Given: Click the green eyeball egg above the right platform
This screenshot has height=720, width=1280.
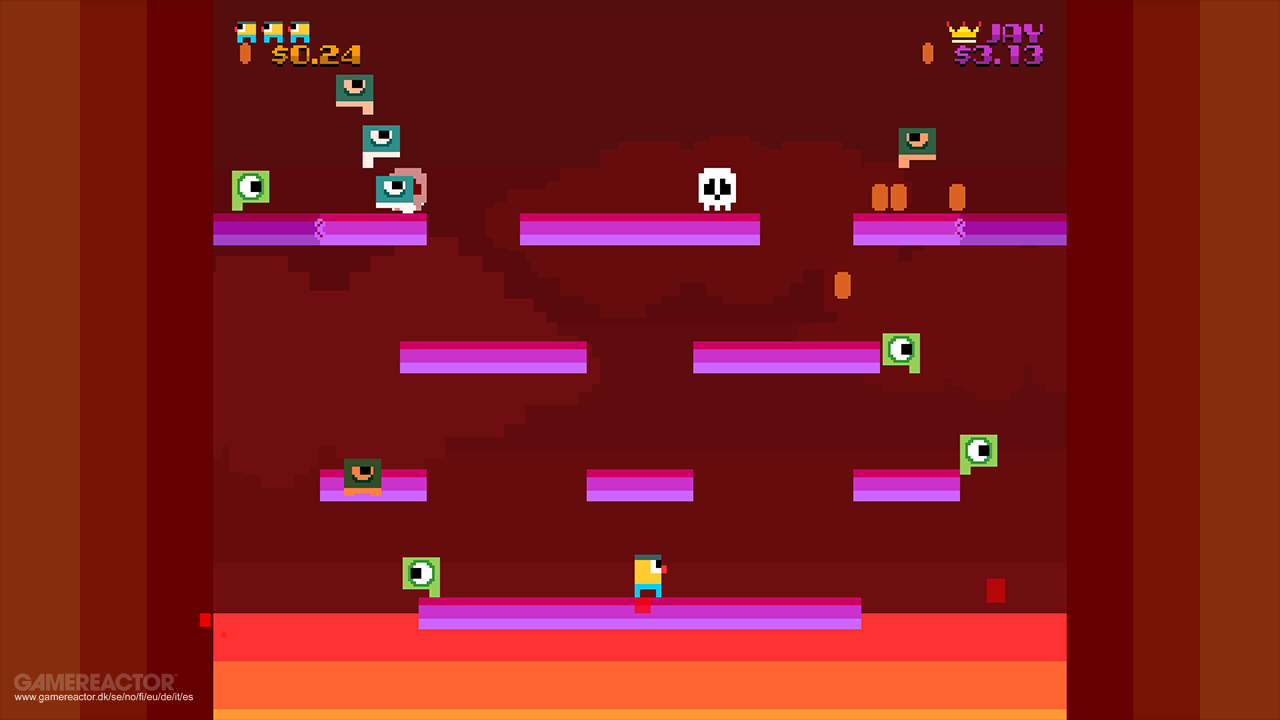Looking at the screenshot, I should [x=977, y=450].
